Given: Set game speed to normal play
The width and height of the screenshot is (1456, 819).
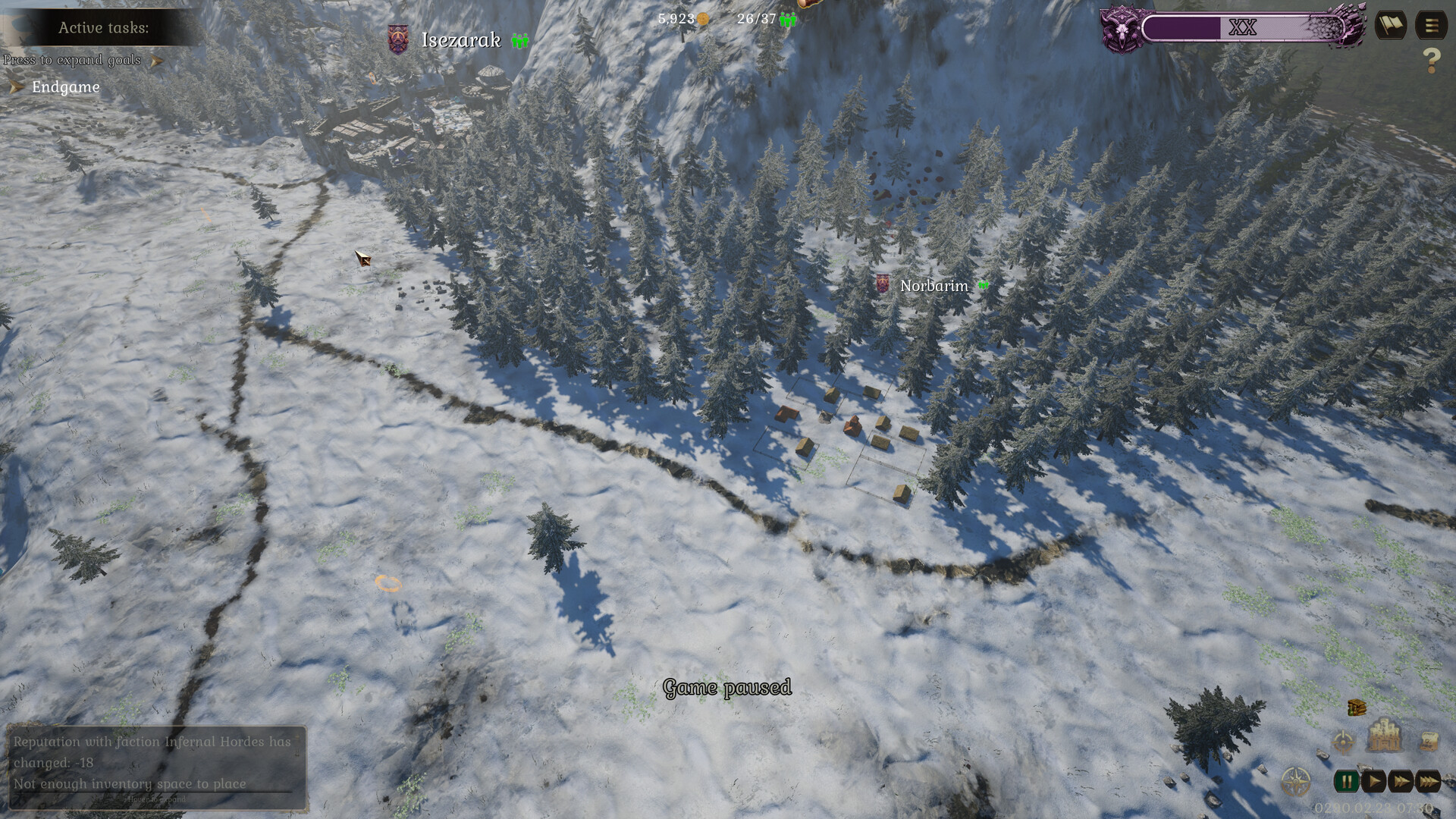Looking at the screenshot, I should (x=1374, y=781).
